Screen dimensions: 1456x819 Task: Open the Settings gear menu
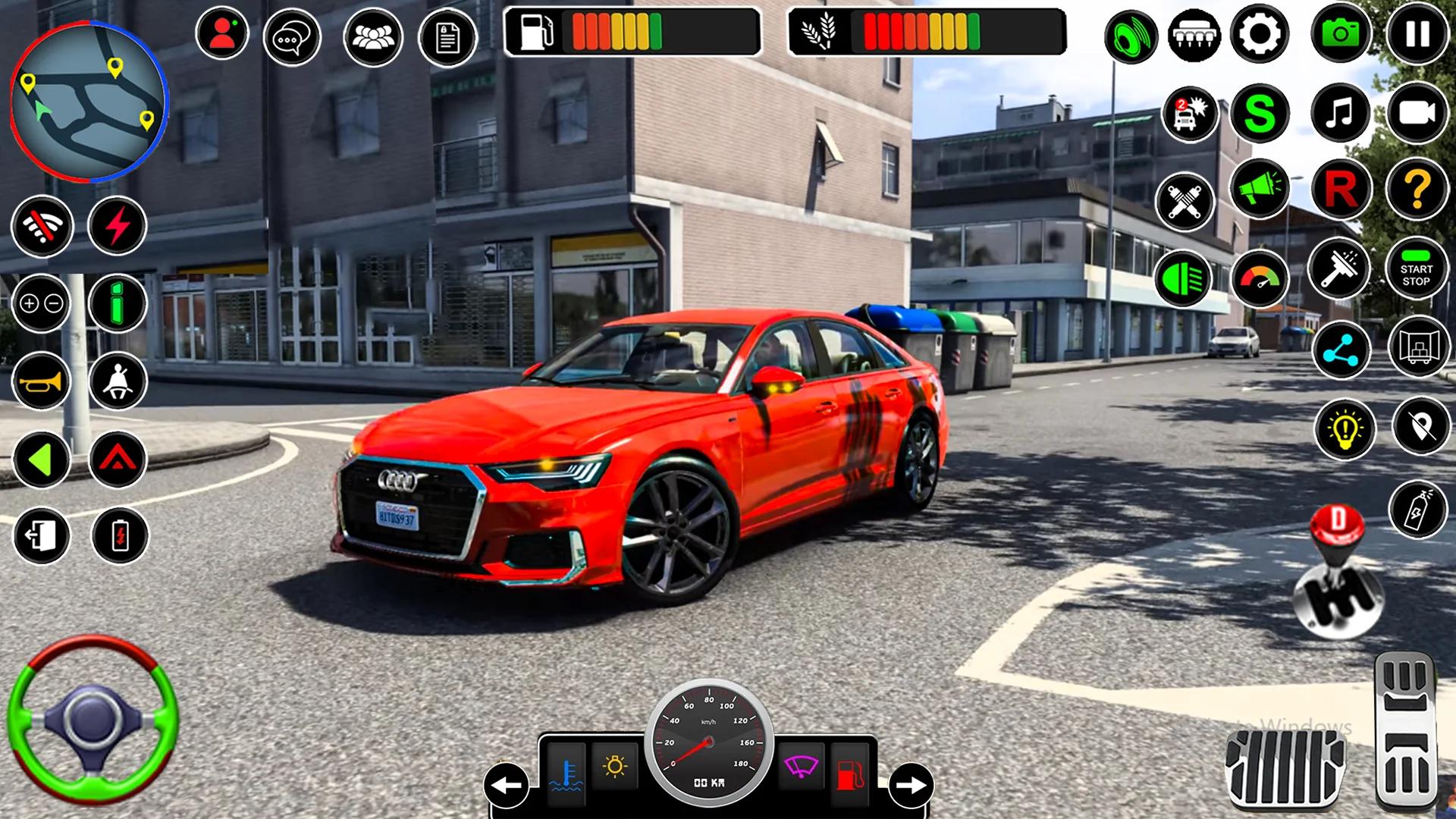[x=1261, y=32]
